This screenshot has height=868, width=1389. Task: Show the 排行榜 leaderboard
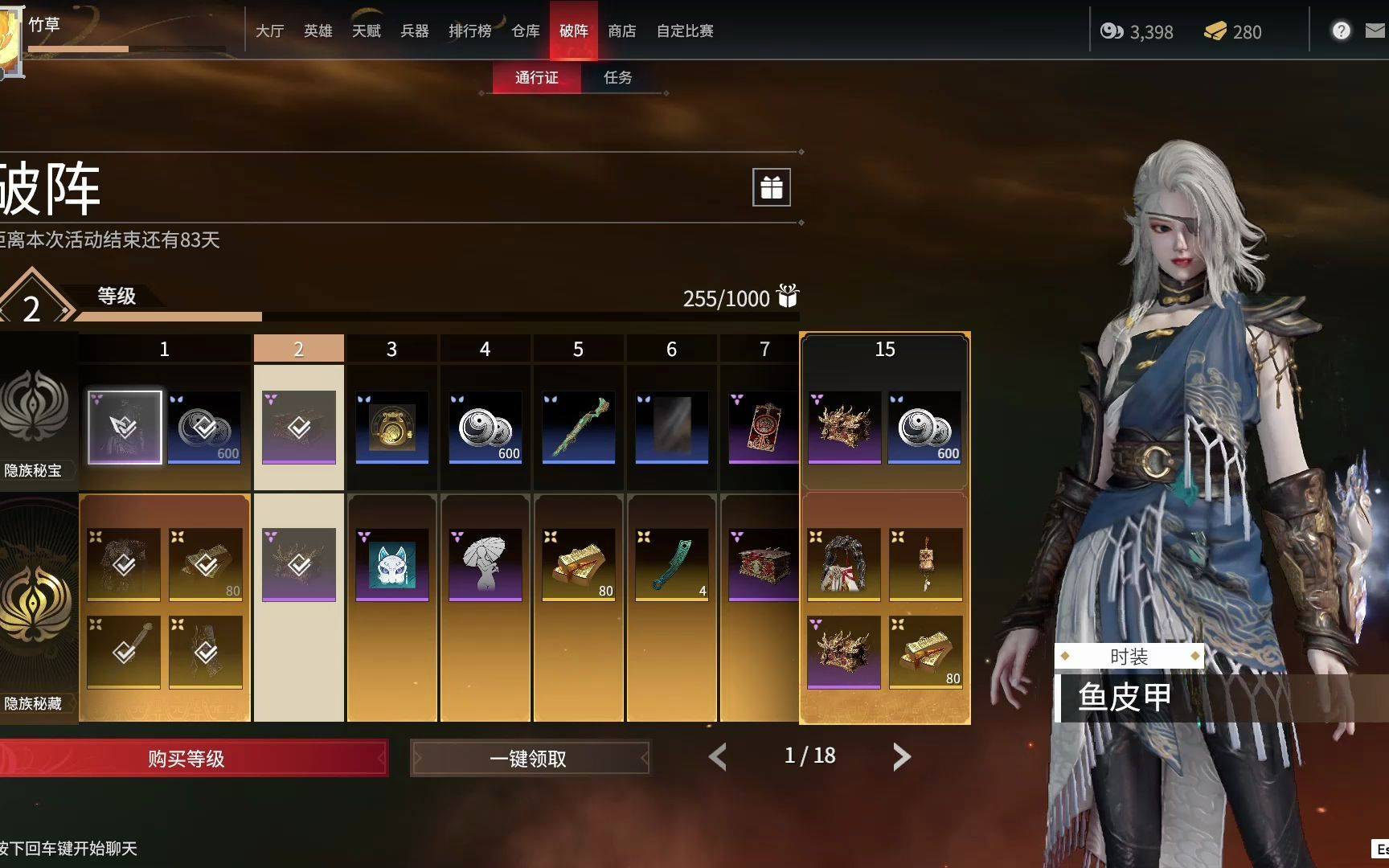pyautogui.click(x=469, y=31)
